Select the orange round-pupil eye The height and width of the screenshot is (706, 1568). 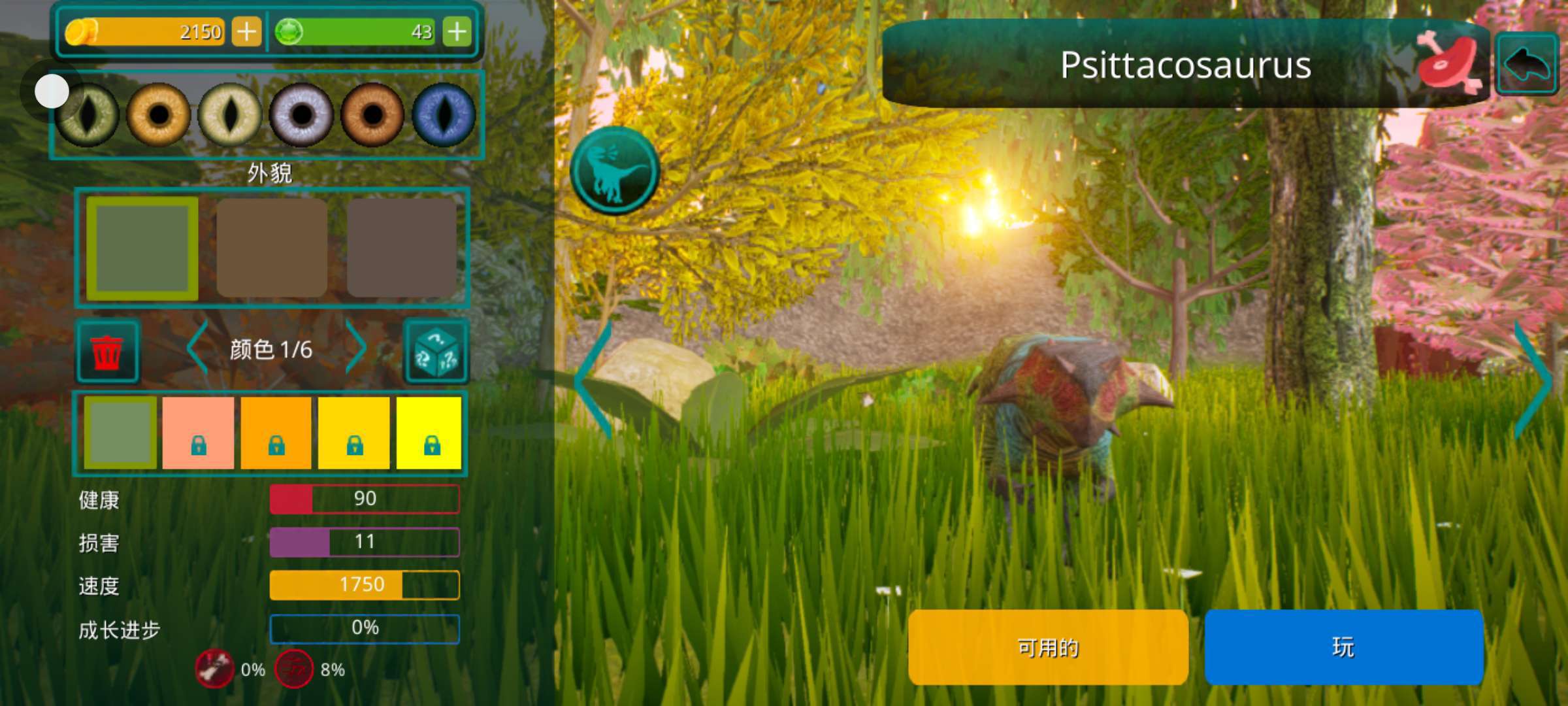(158, 115)
